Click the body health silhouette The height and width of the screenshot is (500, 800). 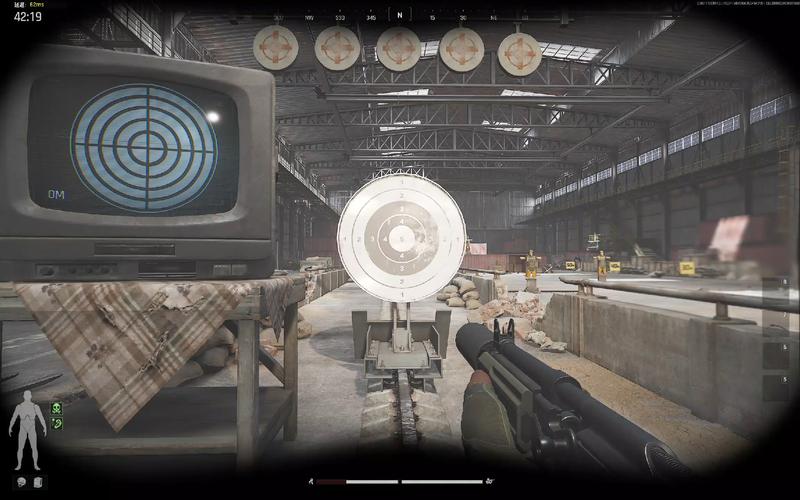pos(26,430)
